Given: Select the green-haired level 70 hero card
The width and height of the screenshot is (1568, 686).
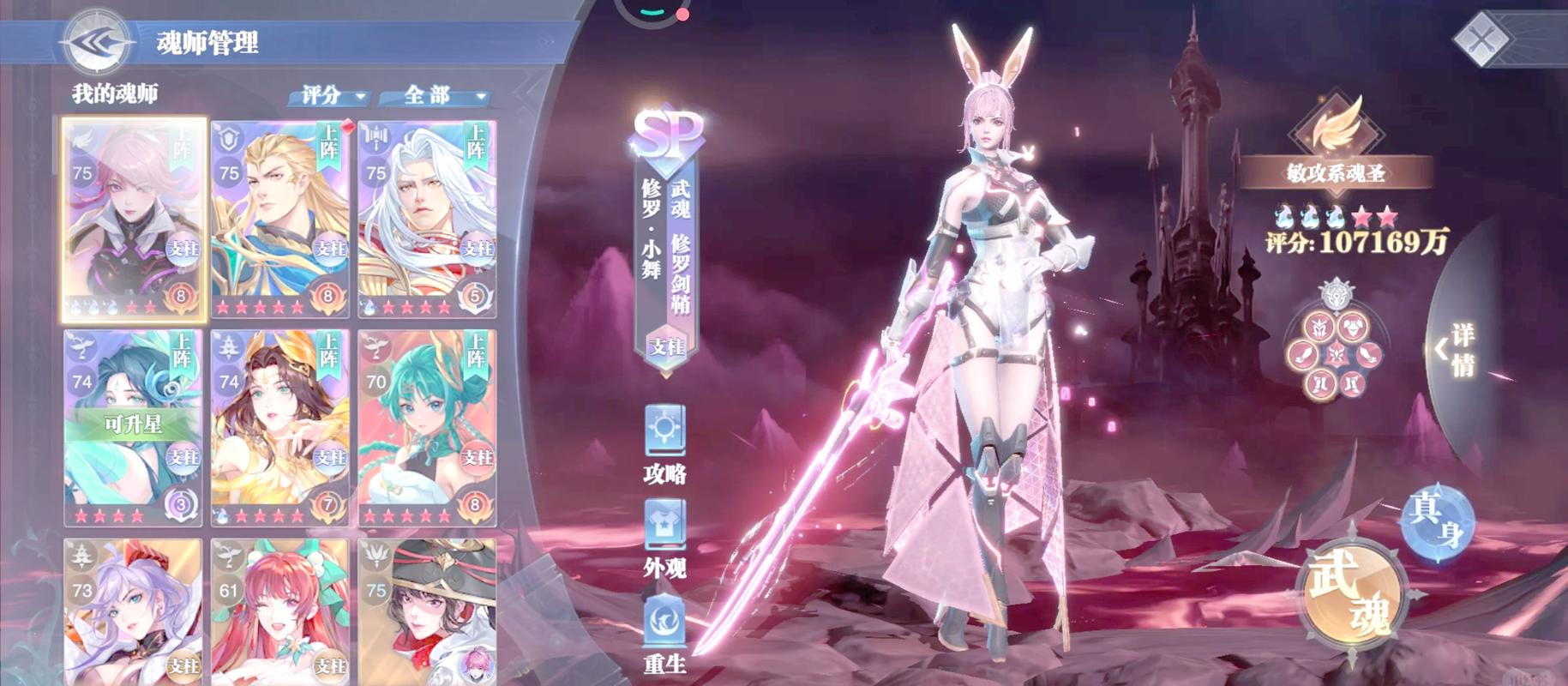Looking at the screenshot, I should 427,427.
